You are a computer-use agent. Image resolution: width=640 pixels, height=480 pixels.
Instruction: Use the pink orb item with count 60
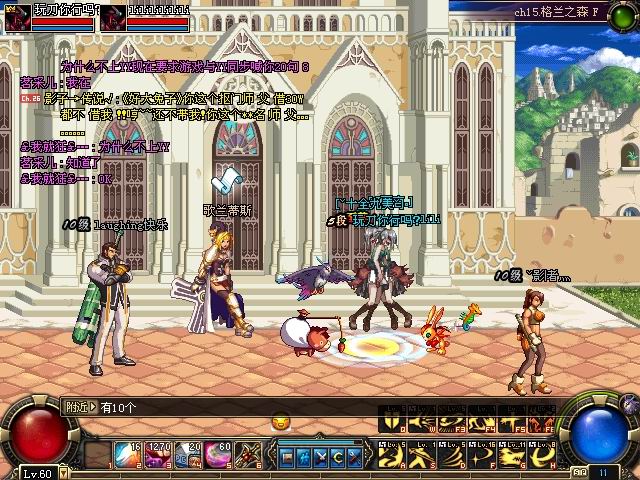click(x=218, y=456)
